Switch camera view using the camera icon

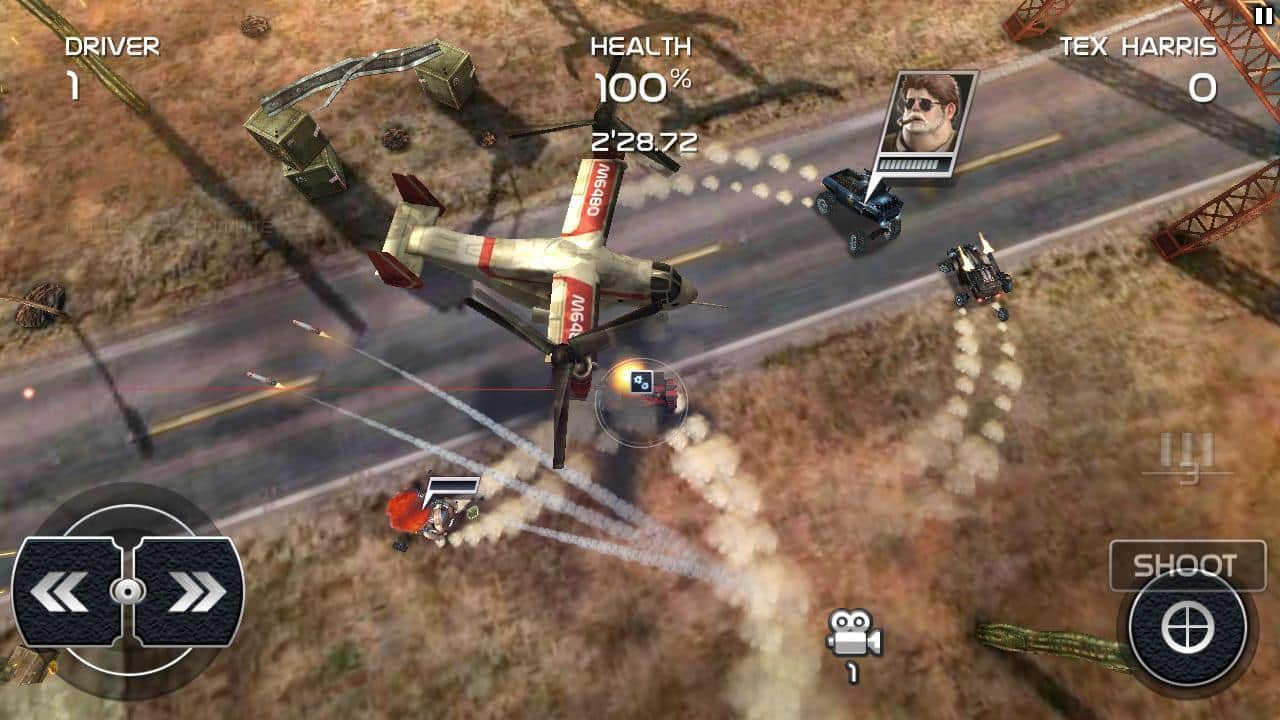click(x=853, y=634)
